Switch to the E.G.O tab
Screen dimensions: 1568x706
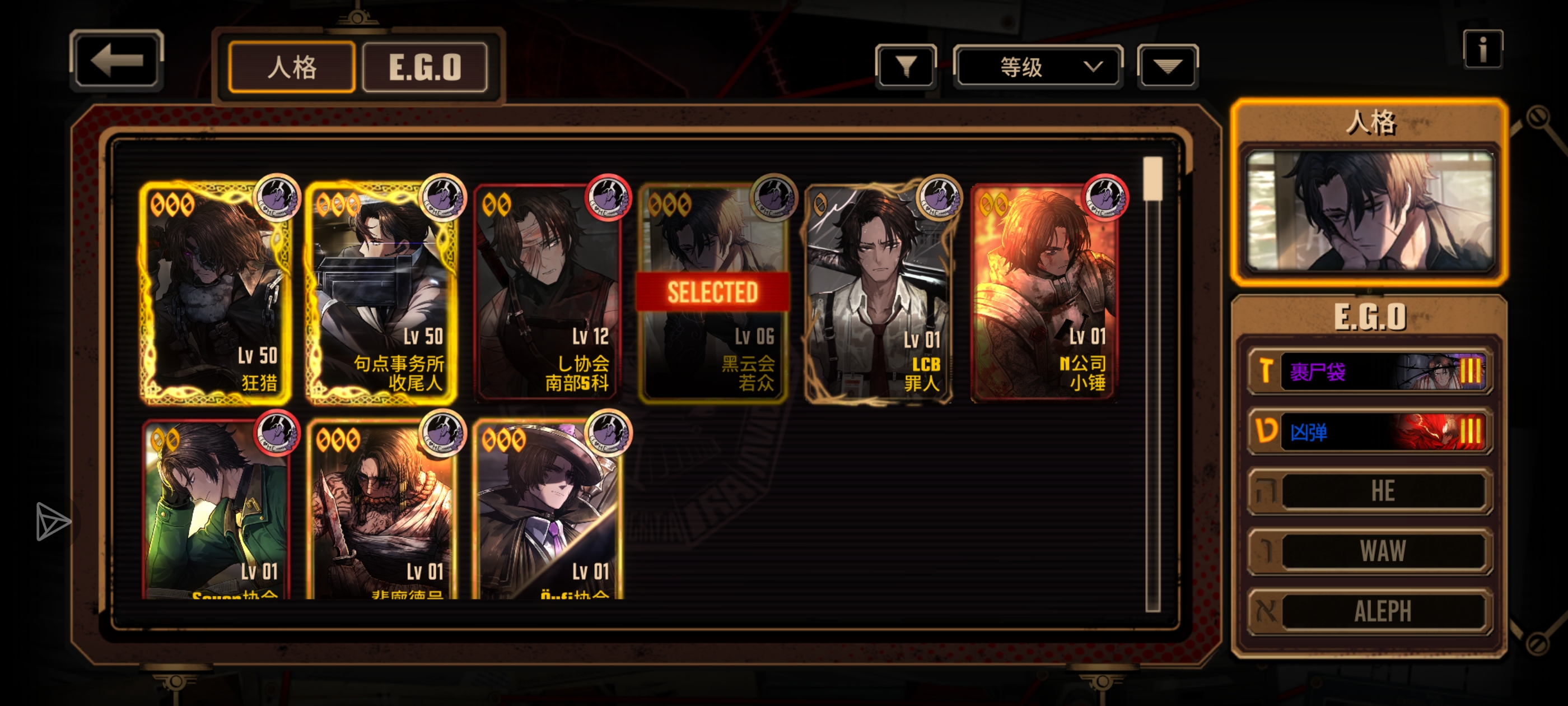coord(424,67)
